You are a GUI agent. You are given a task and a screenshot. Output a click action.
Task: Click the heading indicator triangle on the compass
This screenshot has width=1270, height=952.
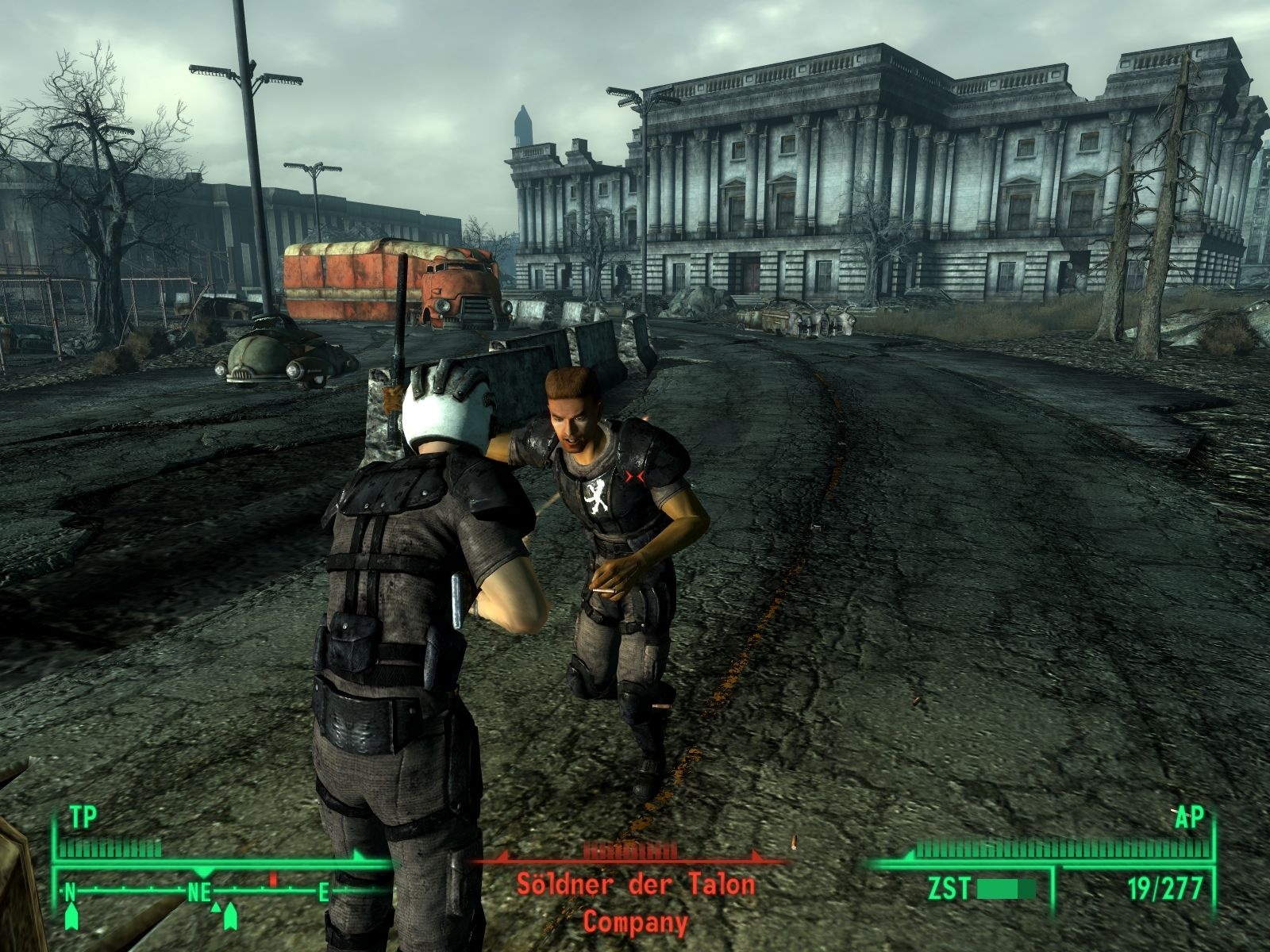coord(203,873)
